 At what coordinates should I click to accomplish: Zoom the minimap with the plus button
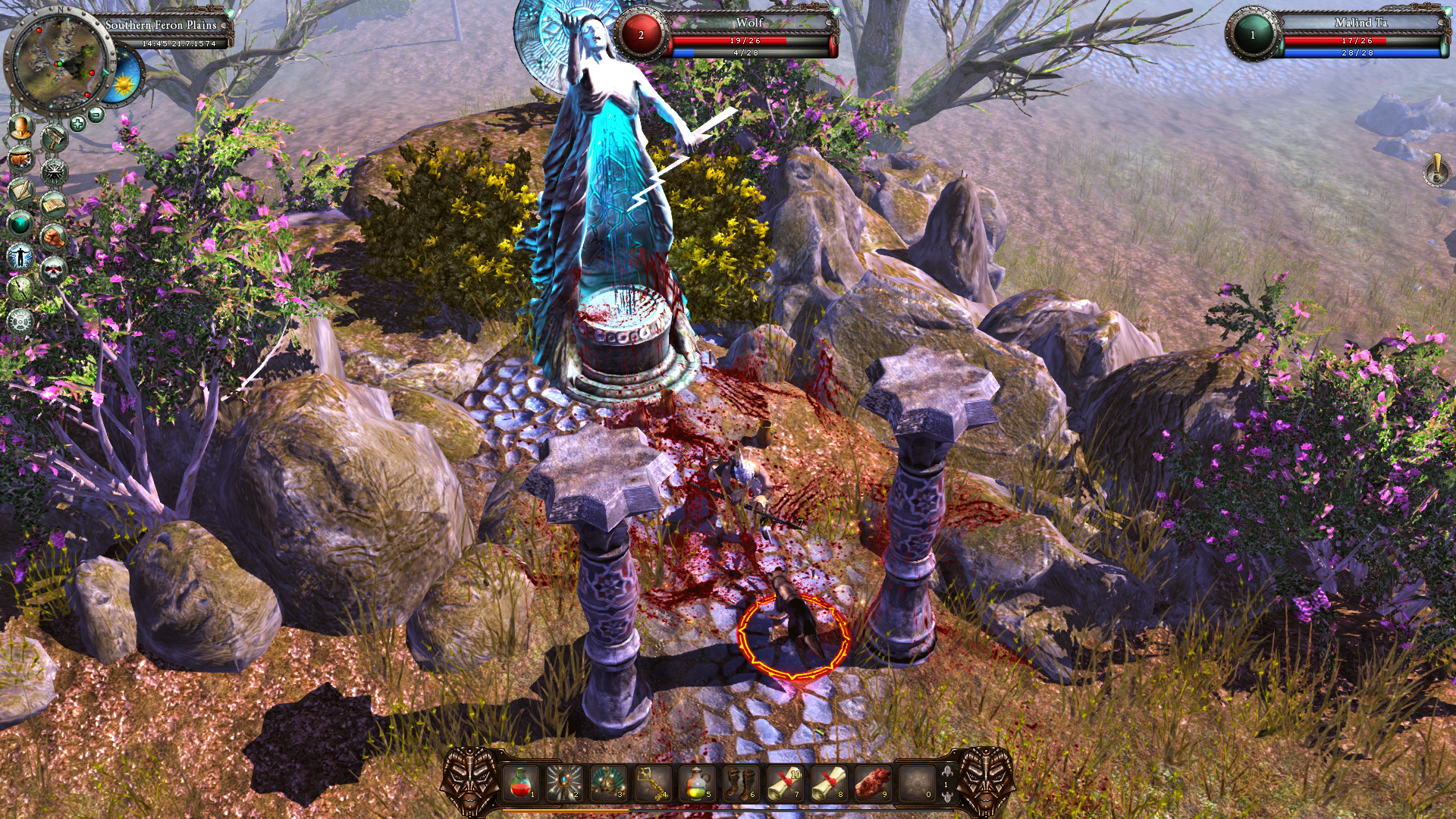(x=77, y=122)
